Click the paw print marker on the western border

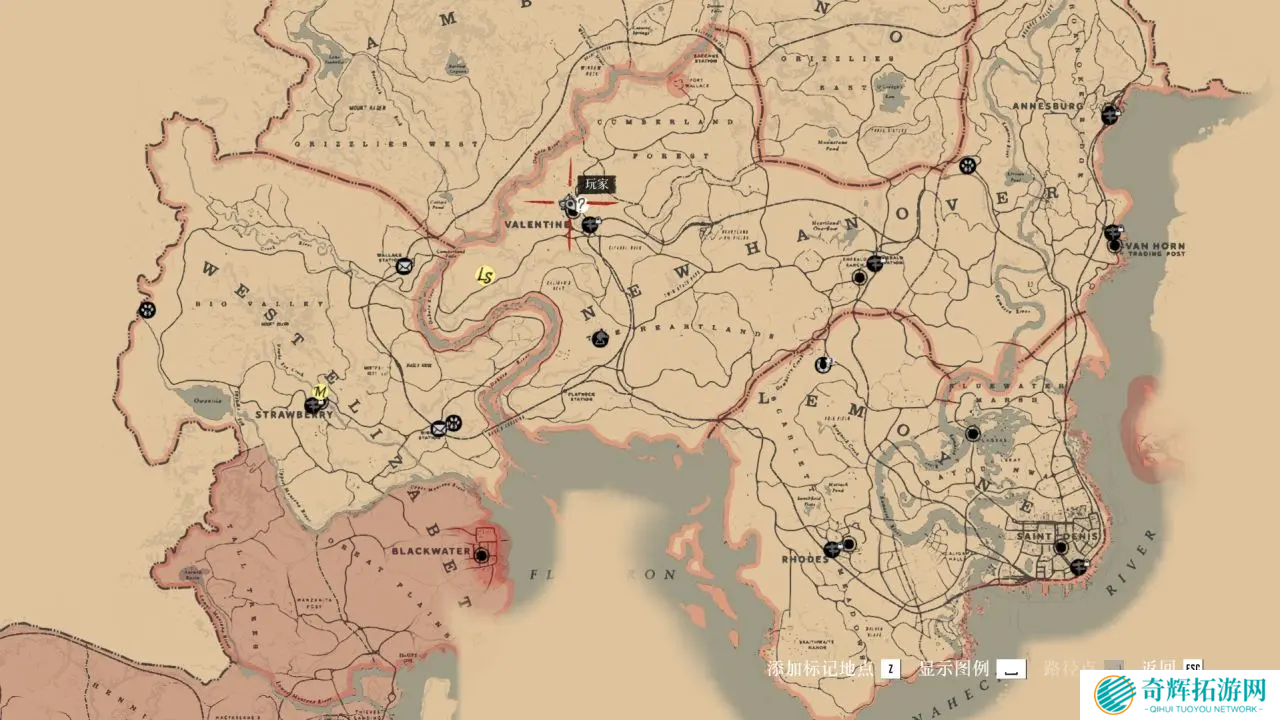coord(147,310)
